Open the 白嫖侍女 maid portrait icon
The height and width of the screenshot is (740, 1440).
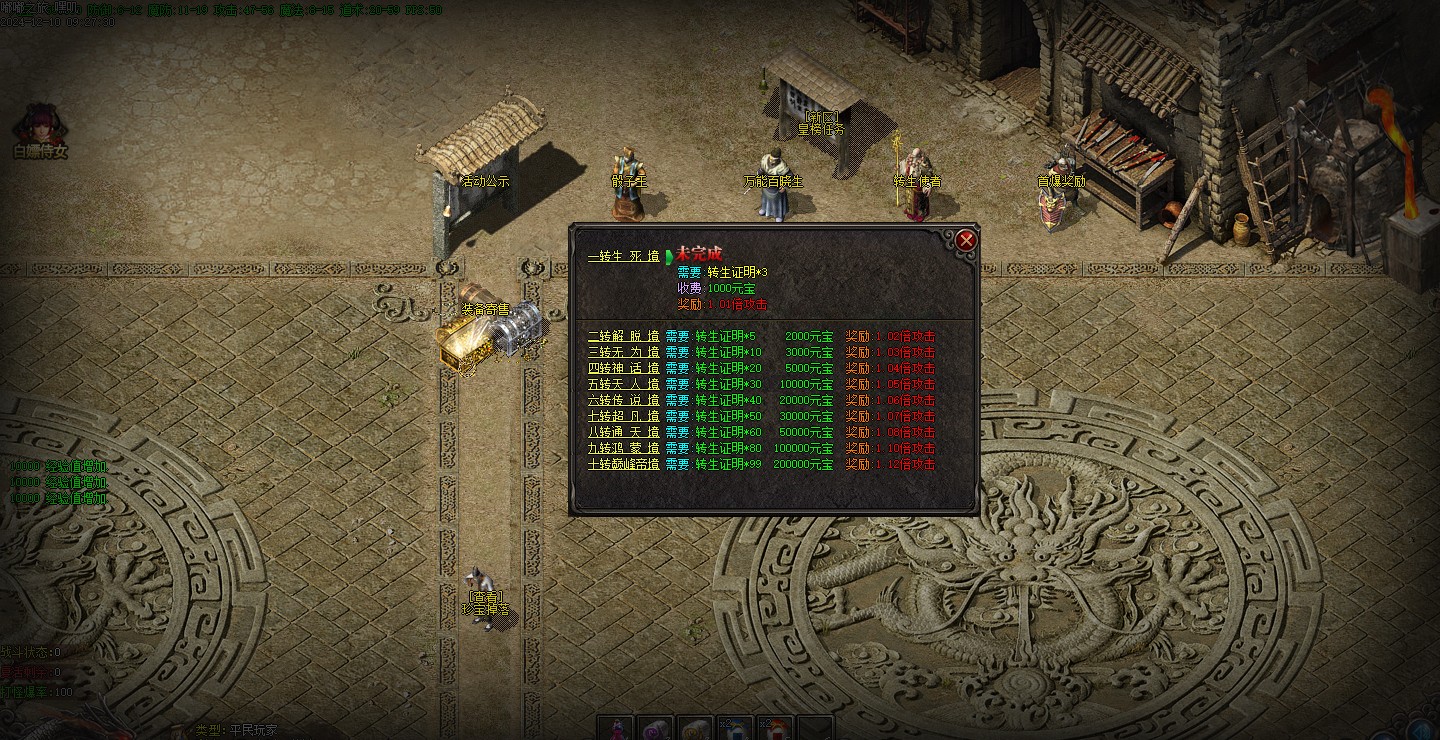40,125
